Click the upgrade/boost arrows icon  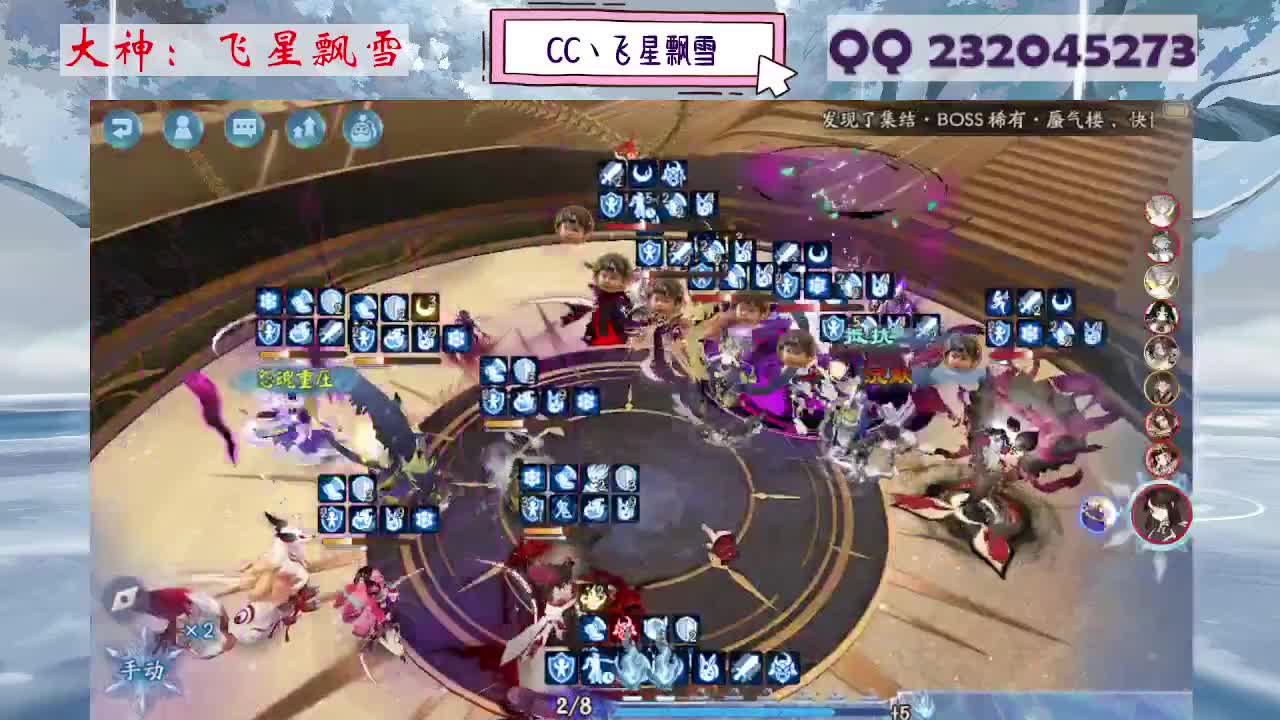coord(305,129)
